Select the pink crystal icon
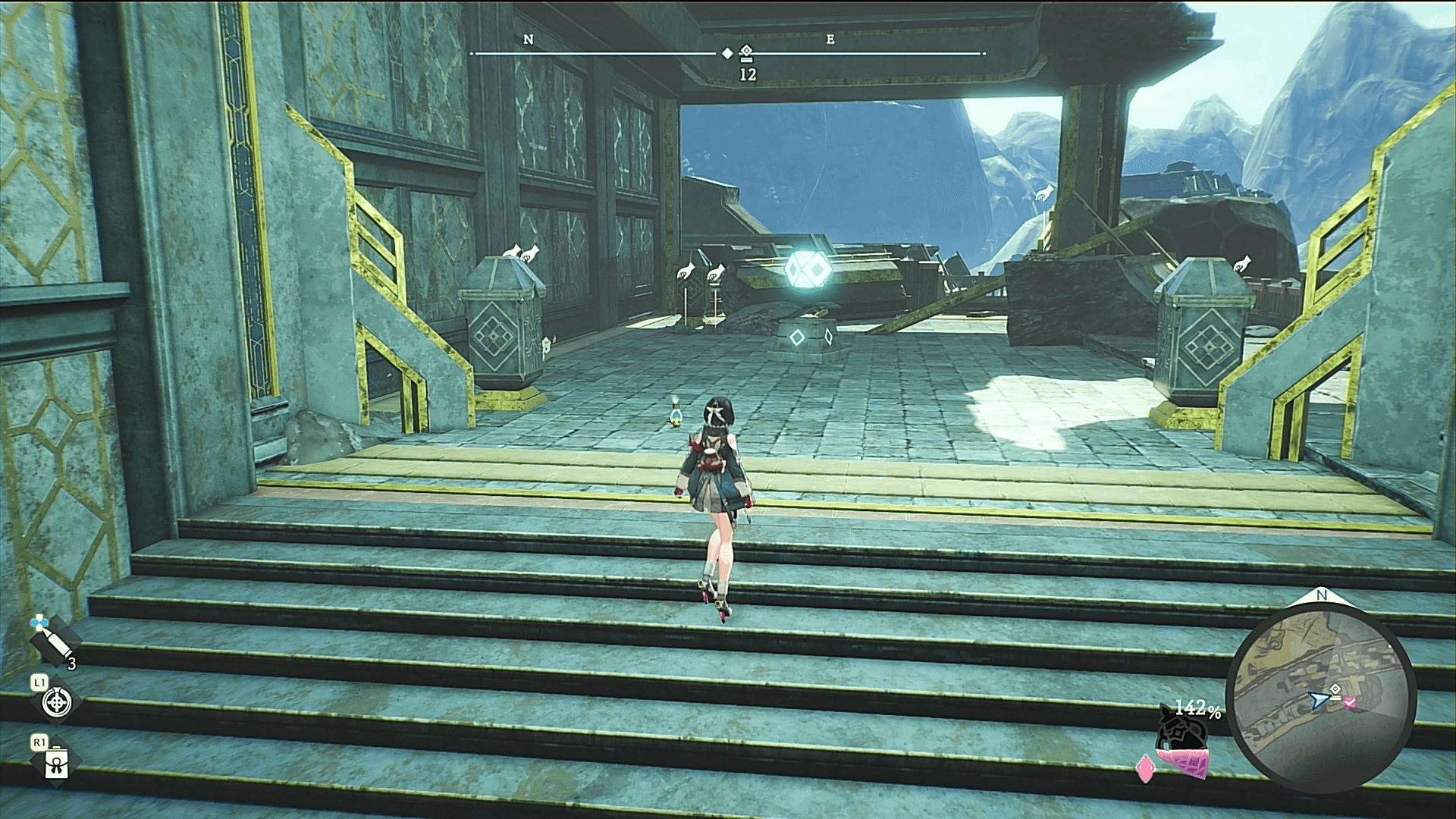The height and width of the screenshot is (819, 1456). [1144, 770]
